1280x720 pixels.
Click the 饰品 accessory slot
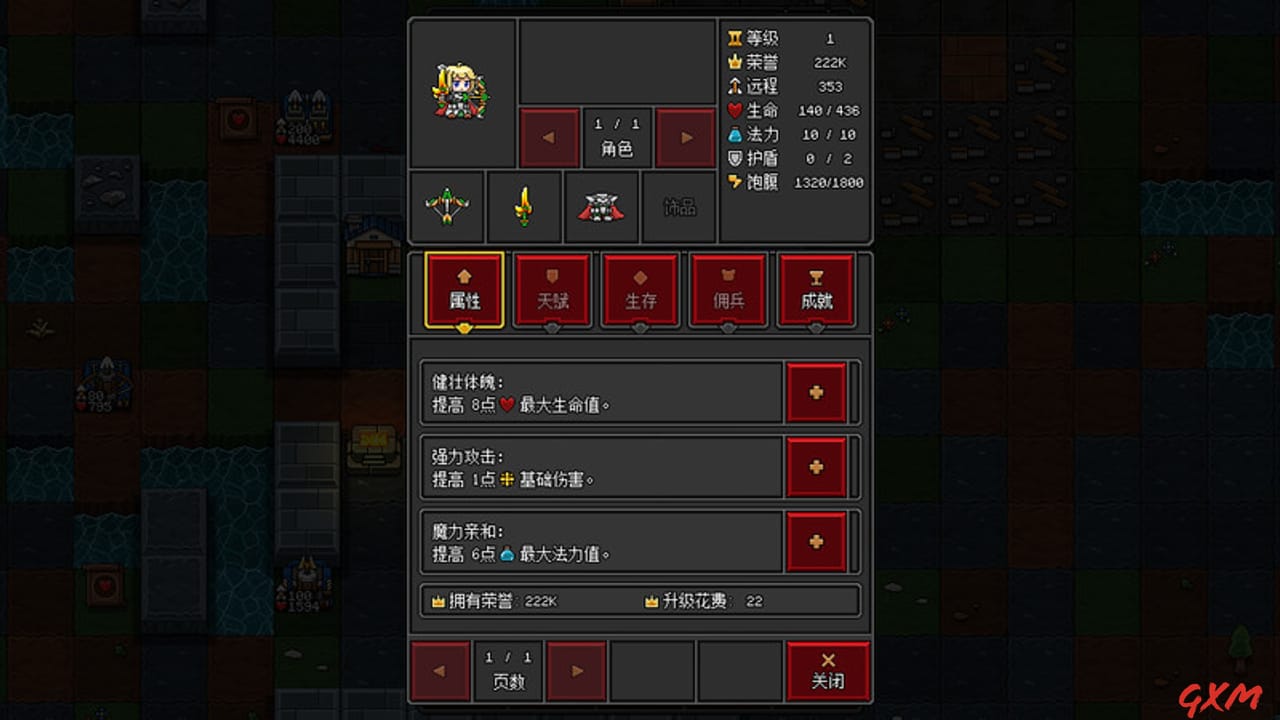[679, 207]
